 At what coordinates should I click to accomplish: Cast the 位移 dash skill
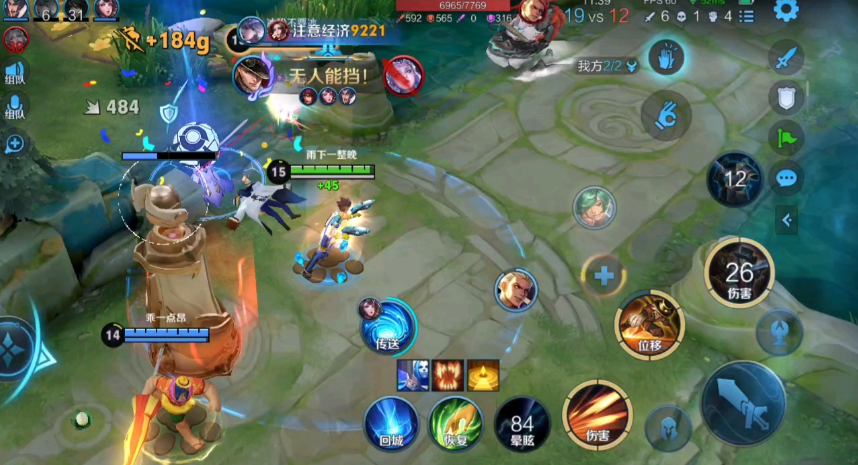tap(649, 322)
